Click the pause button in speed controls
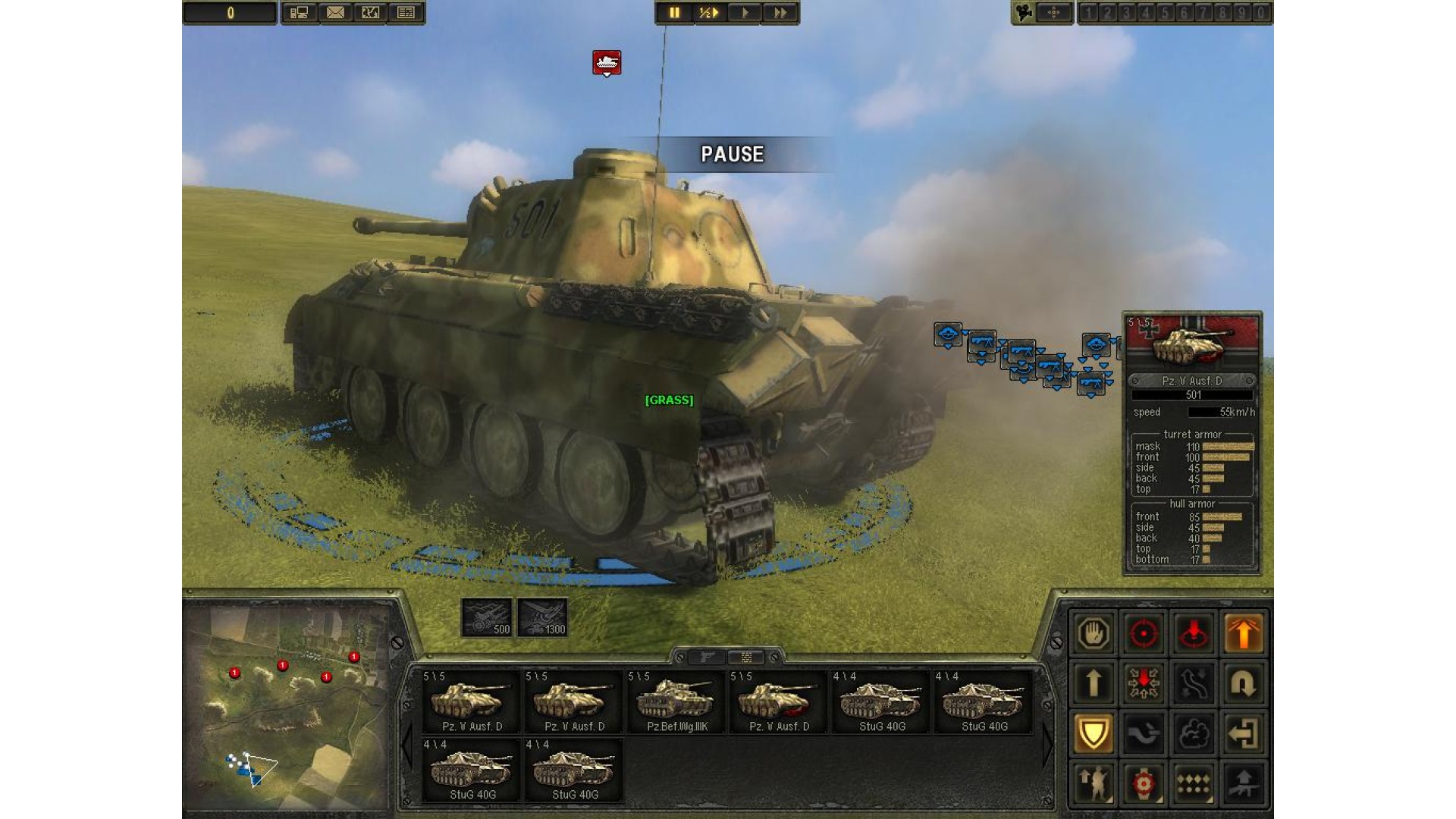 tap(673, 13)
